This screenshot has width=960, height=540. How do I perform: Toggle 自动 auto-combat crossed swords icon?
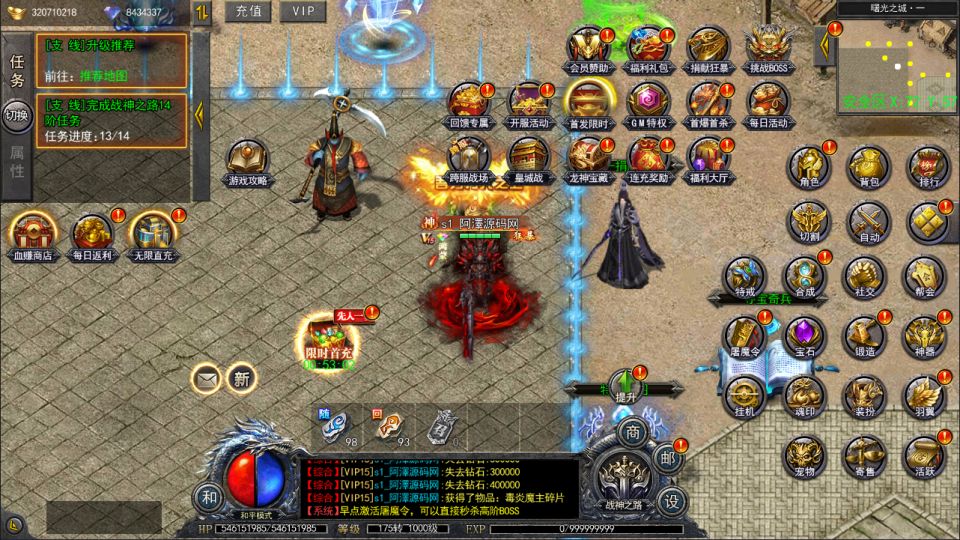tap(868, 222)
